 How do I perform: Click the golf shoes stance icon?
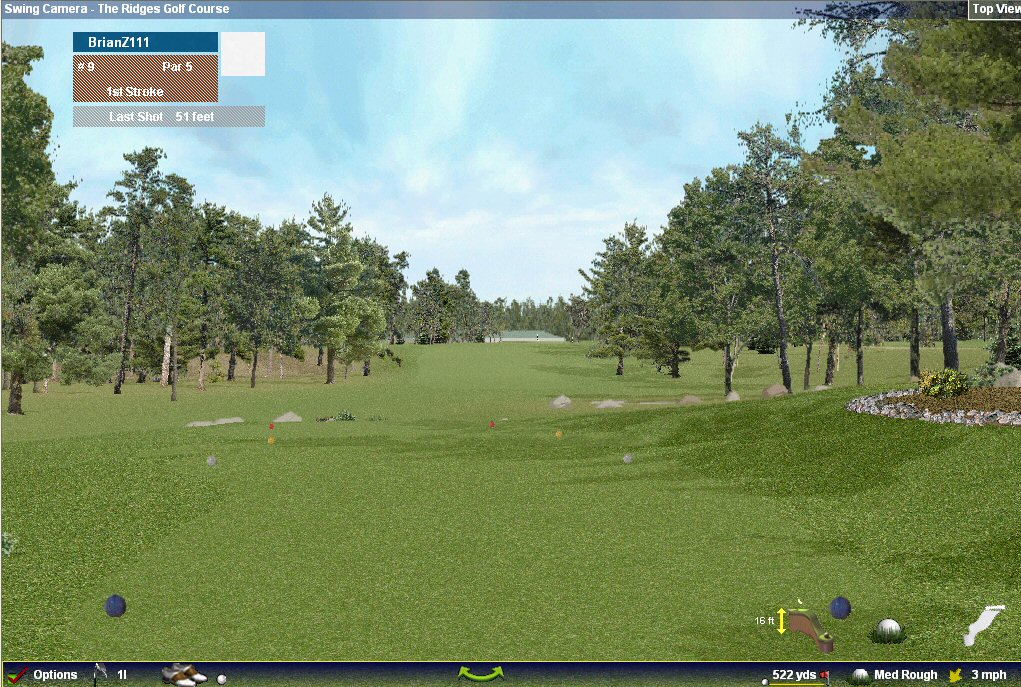tap(184, 675)
